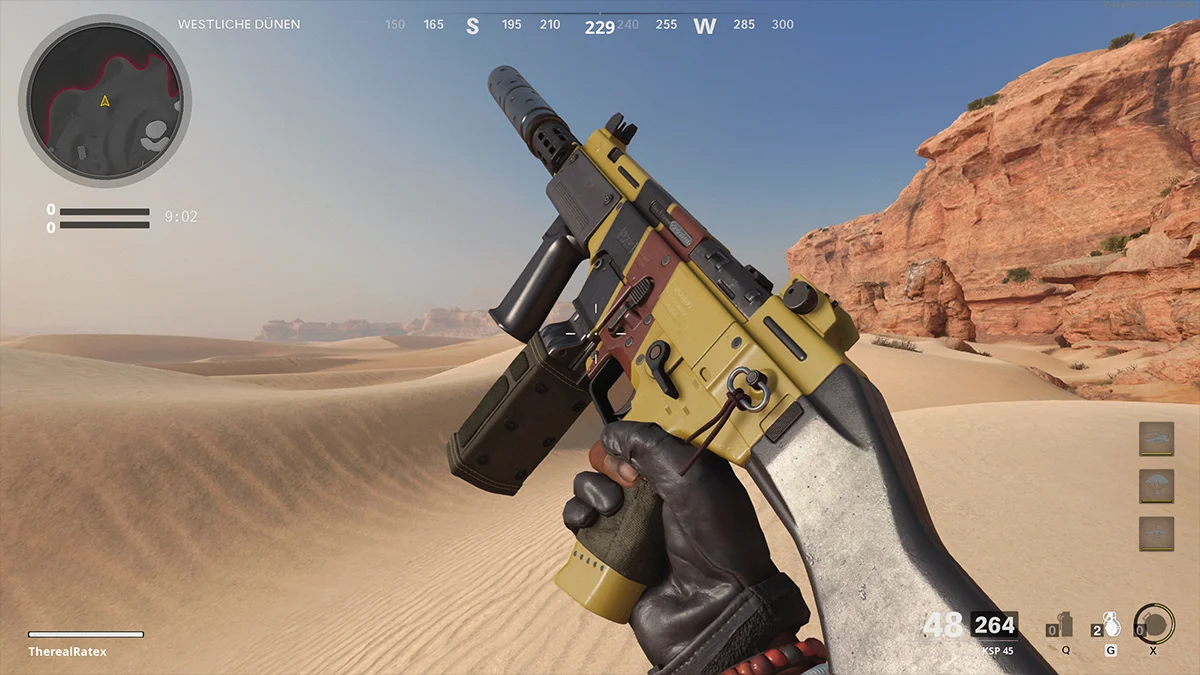Select the attack helicopter scorestreak slot
This screenshot has width=1200, height=675.
click(x=1156, y=439)
